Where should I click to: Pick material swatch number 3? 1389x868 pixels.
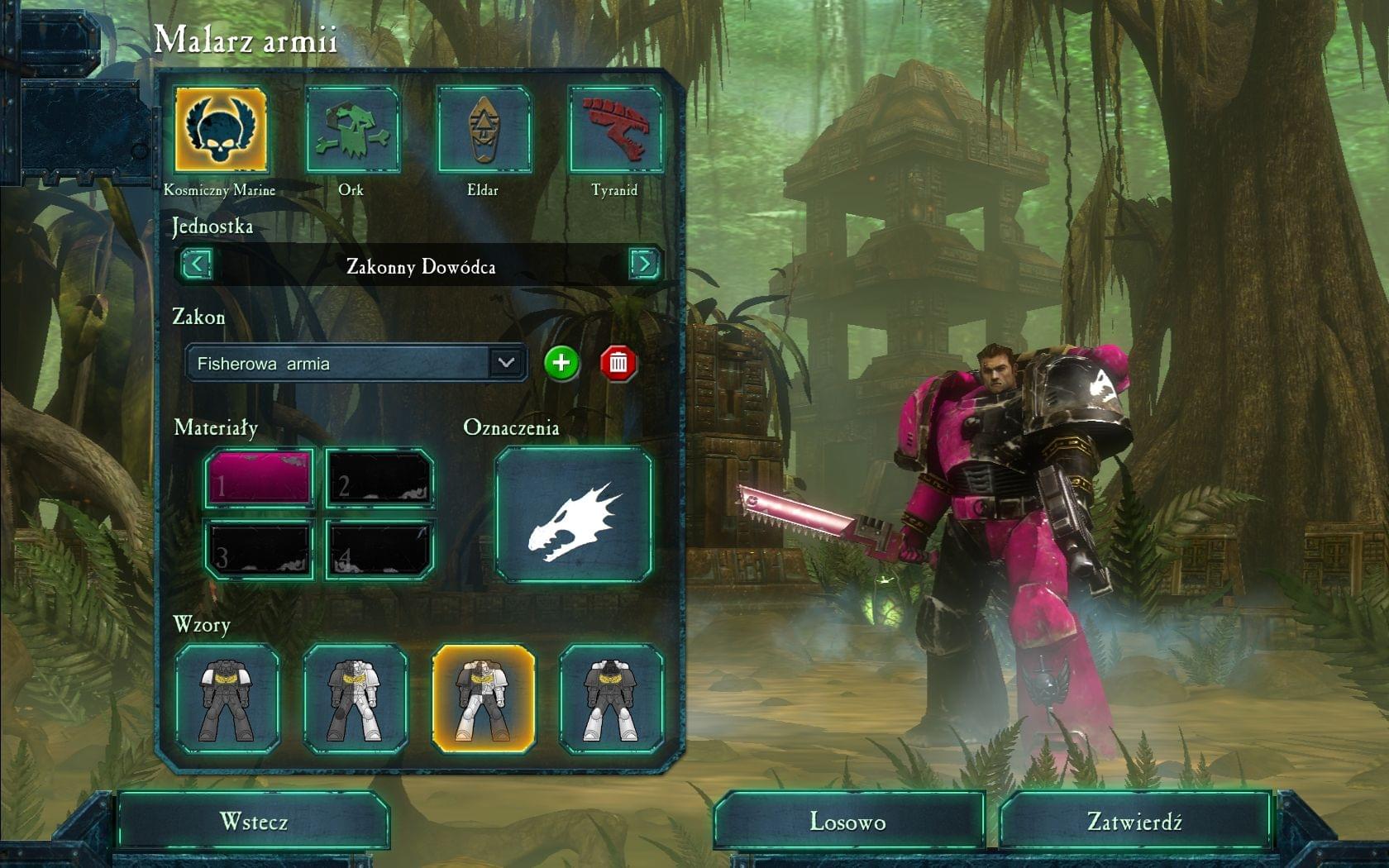click(x=259, y=549)
